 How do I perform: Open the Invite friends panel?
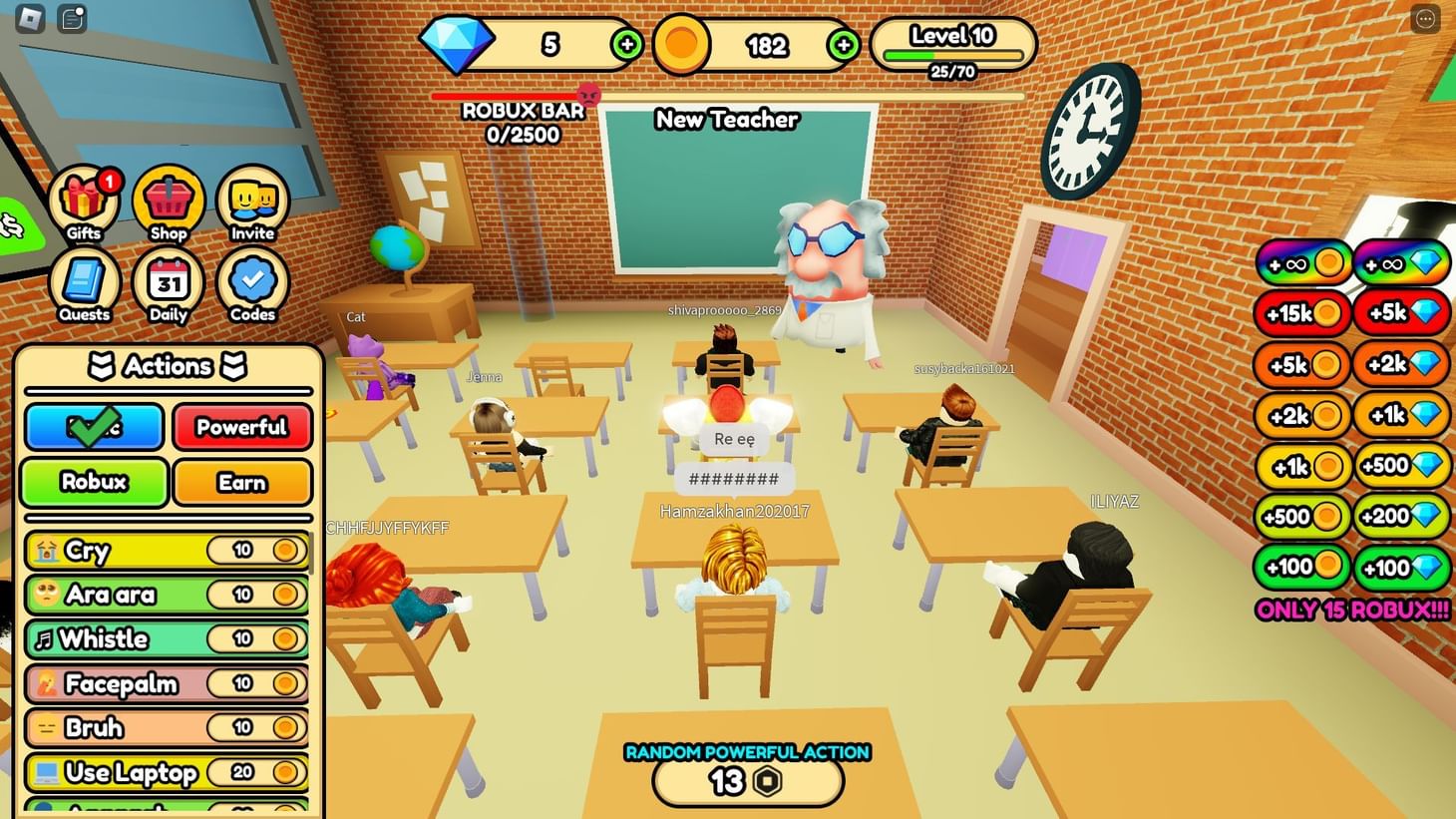(x=250, y=202)
